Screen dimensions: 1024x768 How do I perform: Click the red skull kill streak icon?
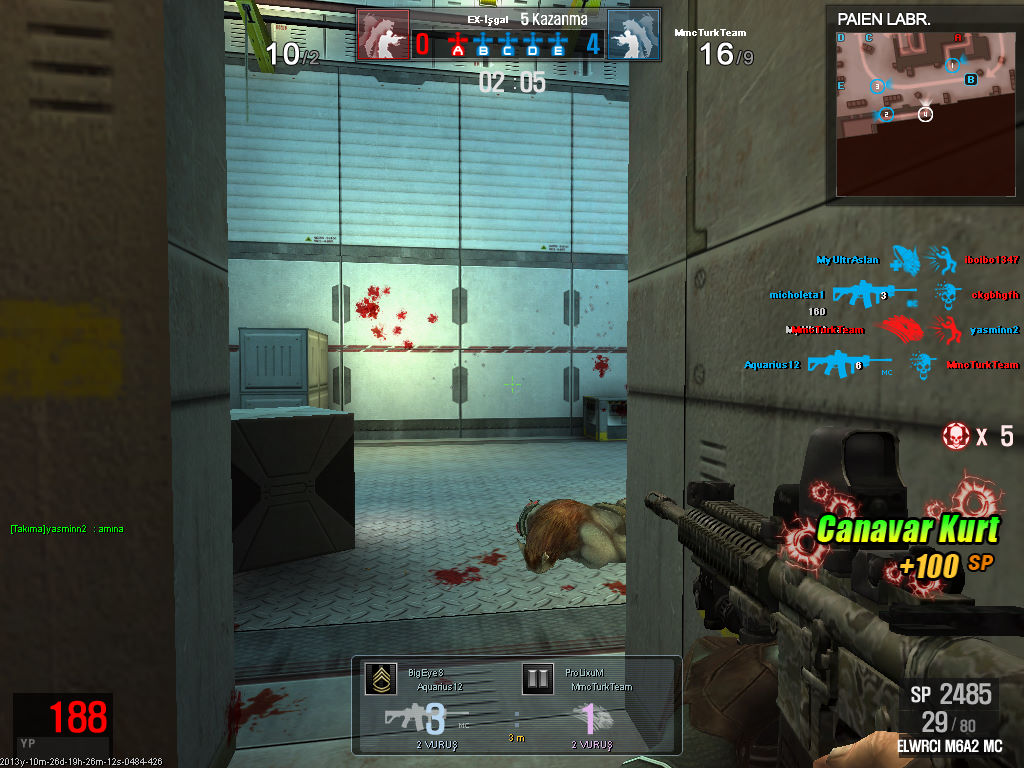click(956, 435)
